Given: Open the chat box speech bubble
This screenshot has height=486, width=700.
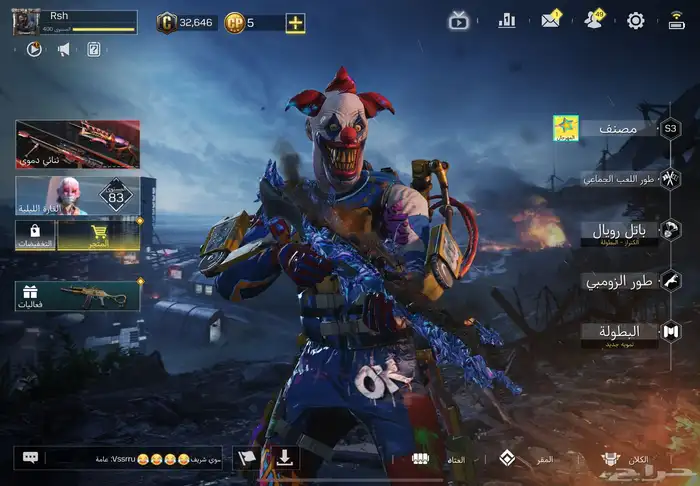Looking at the screenshot, I should point(30,458).
